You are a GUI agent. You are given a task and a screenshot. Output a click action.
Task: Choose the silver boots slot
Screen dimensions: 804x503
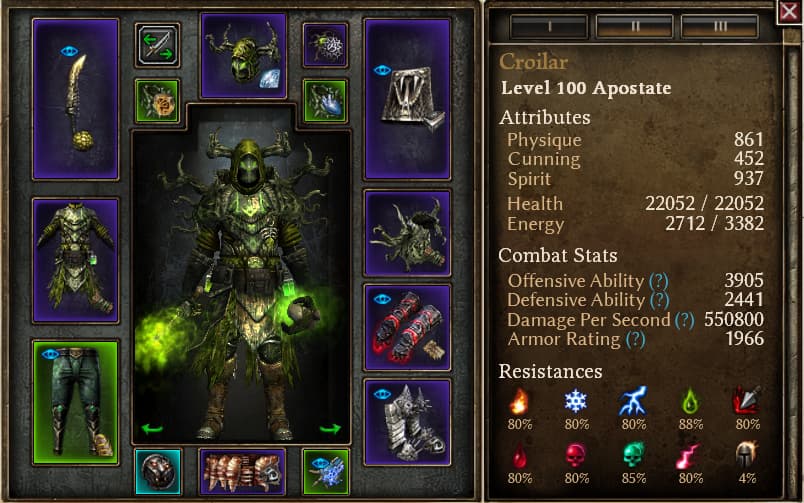[407, 421]
